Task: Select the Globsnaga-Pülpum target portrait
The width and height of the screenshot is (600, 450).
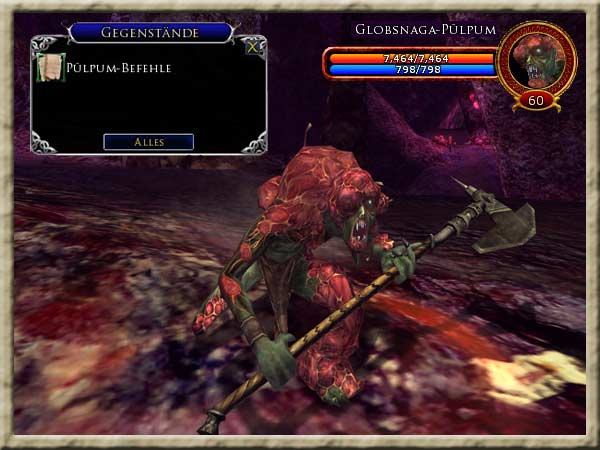Action: [x=536, y=60]
